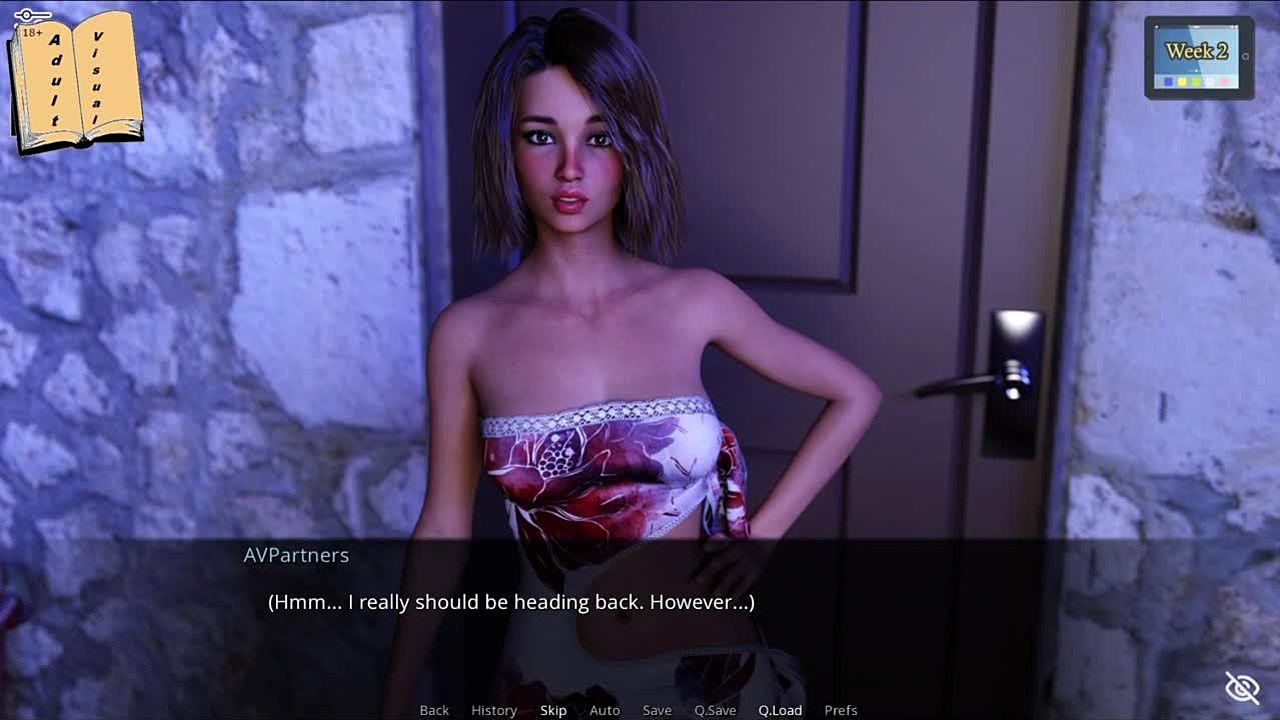Quick save with Q.Save

coord(715,710)
